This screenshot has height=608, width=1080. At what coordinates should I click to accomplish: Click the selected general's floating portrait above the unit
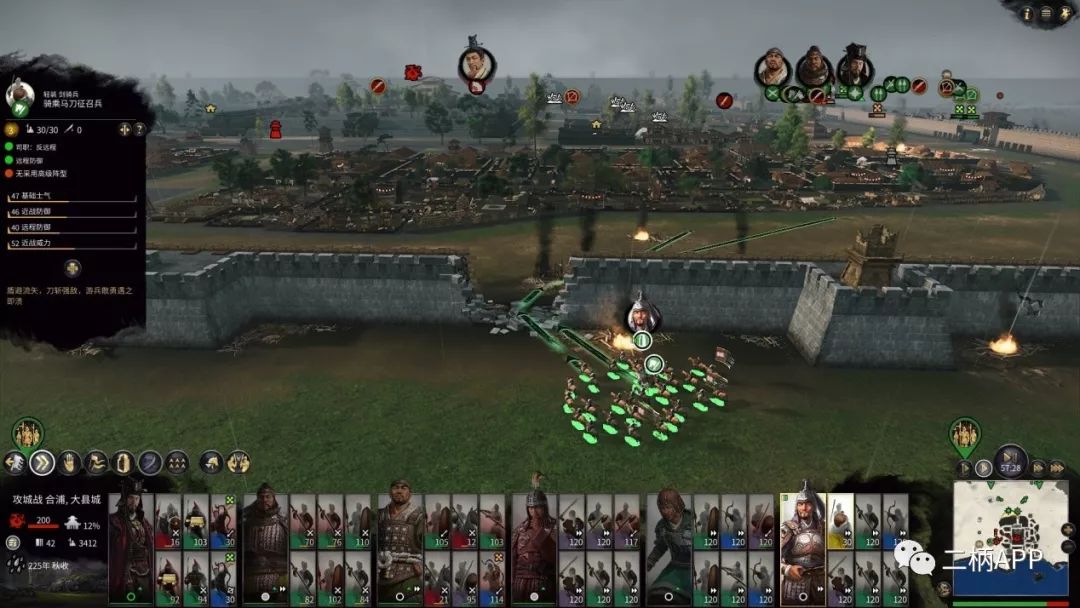point(643,314)
